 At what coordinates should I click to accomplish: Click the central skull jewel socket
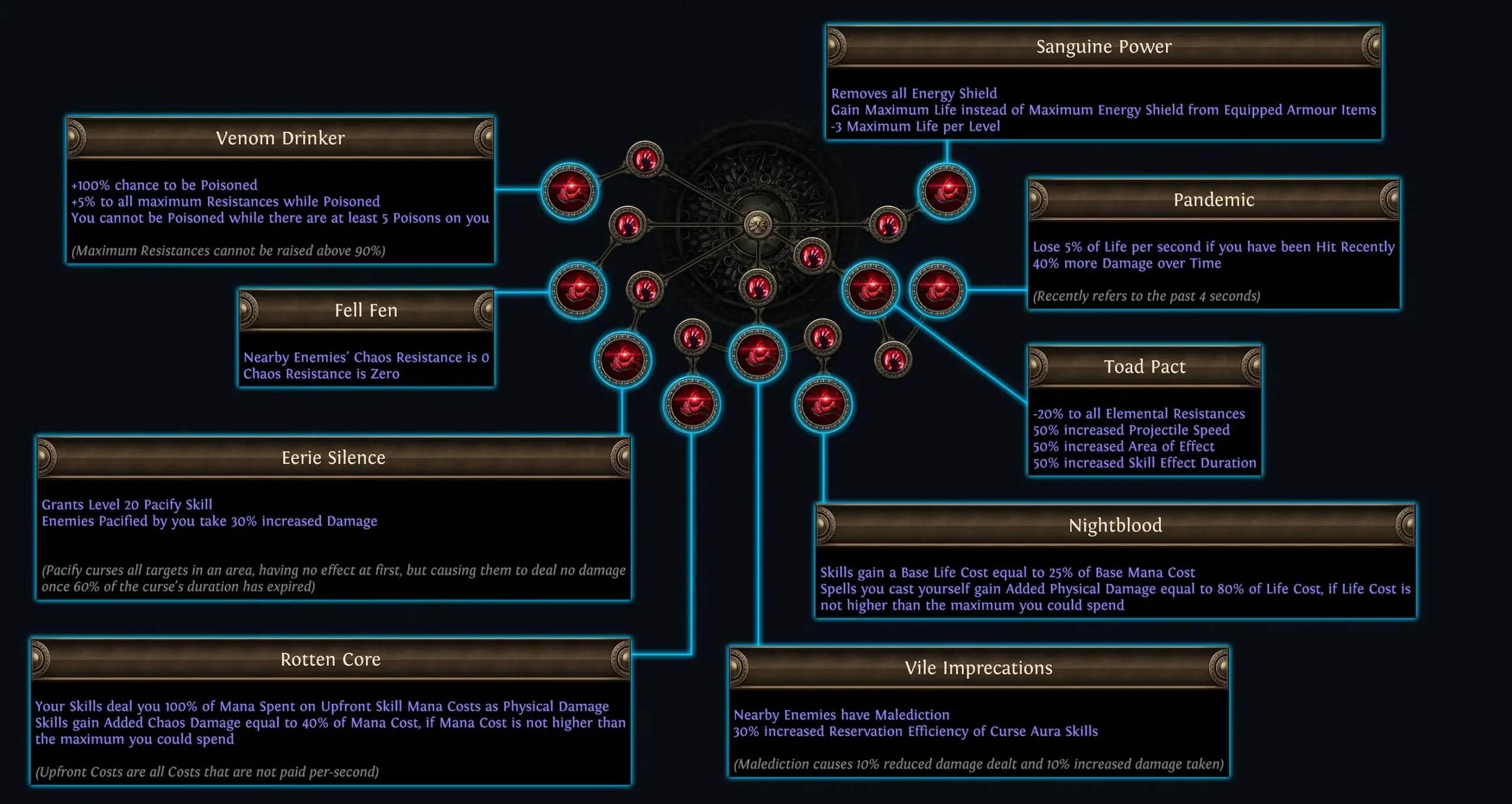(759, 224)
